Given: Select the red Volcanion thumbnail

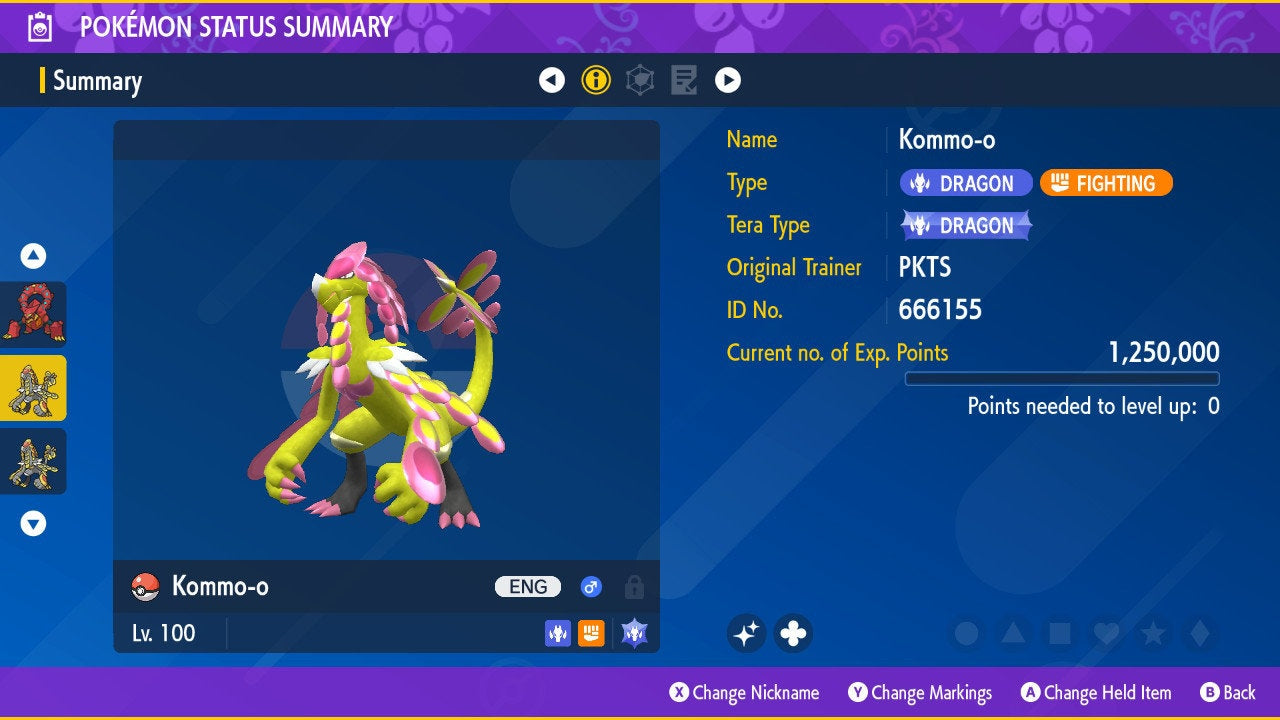Looking at the screenshot, I should [33, 314].
